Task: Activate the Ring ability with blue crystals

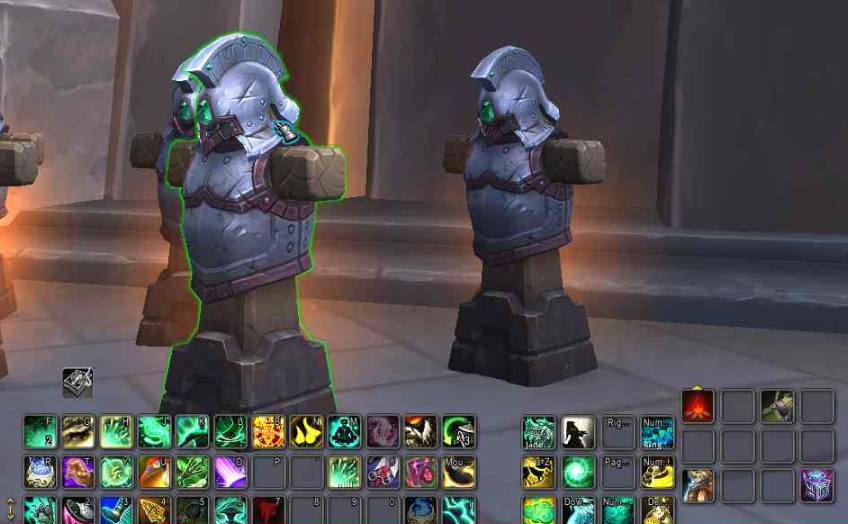Action: pyautogui.click(x=657, y=432)
